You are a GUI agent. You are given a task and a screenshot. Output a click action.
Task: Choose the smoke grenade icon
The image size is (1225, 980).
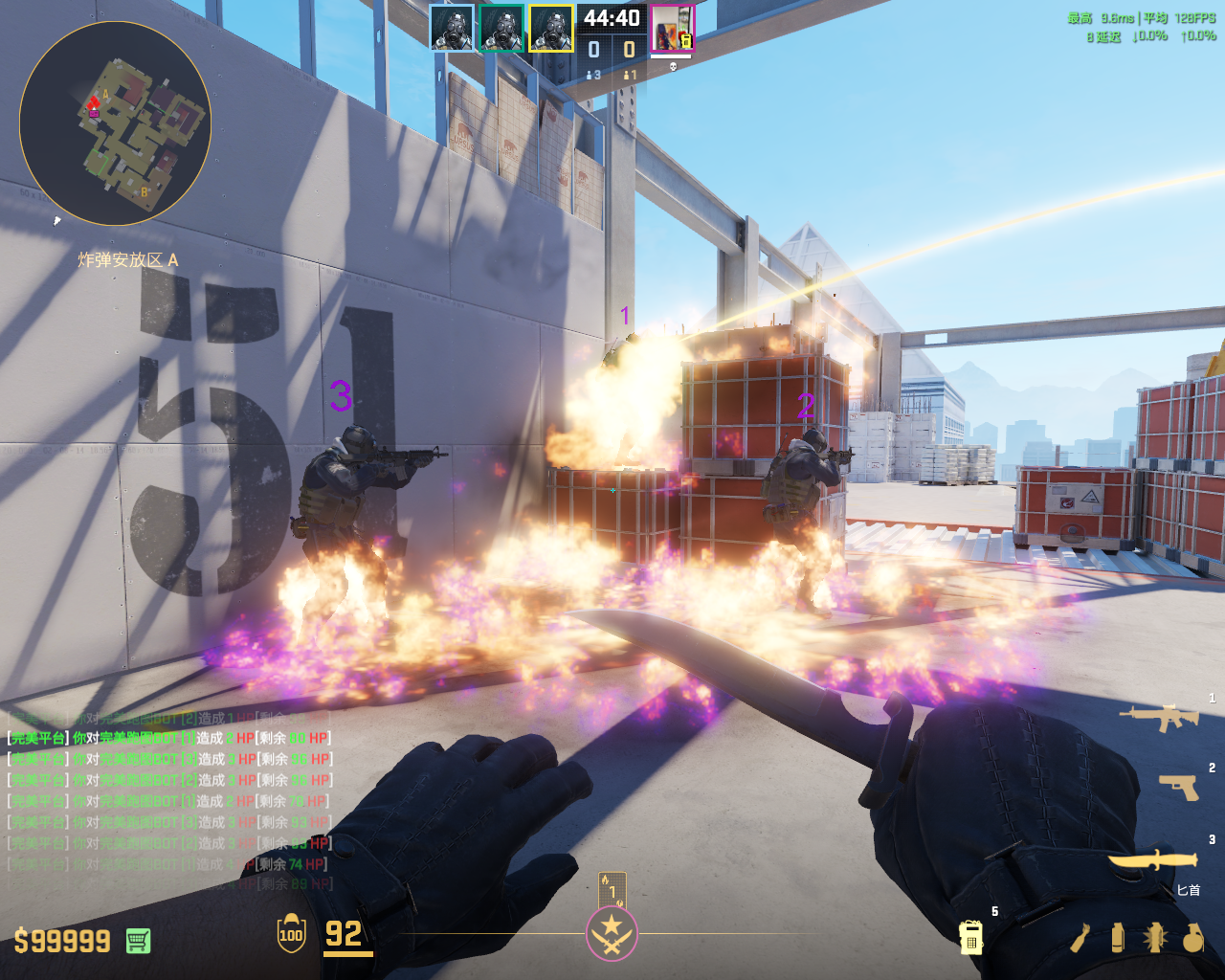click(1118, 938)
